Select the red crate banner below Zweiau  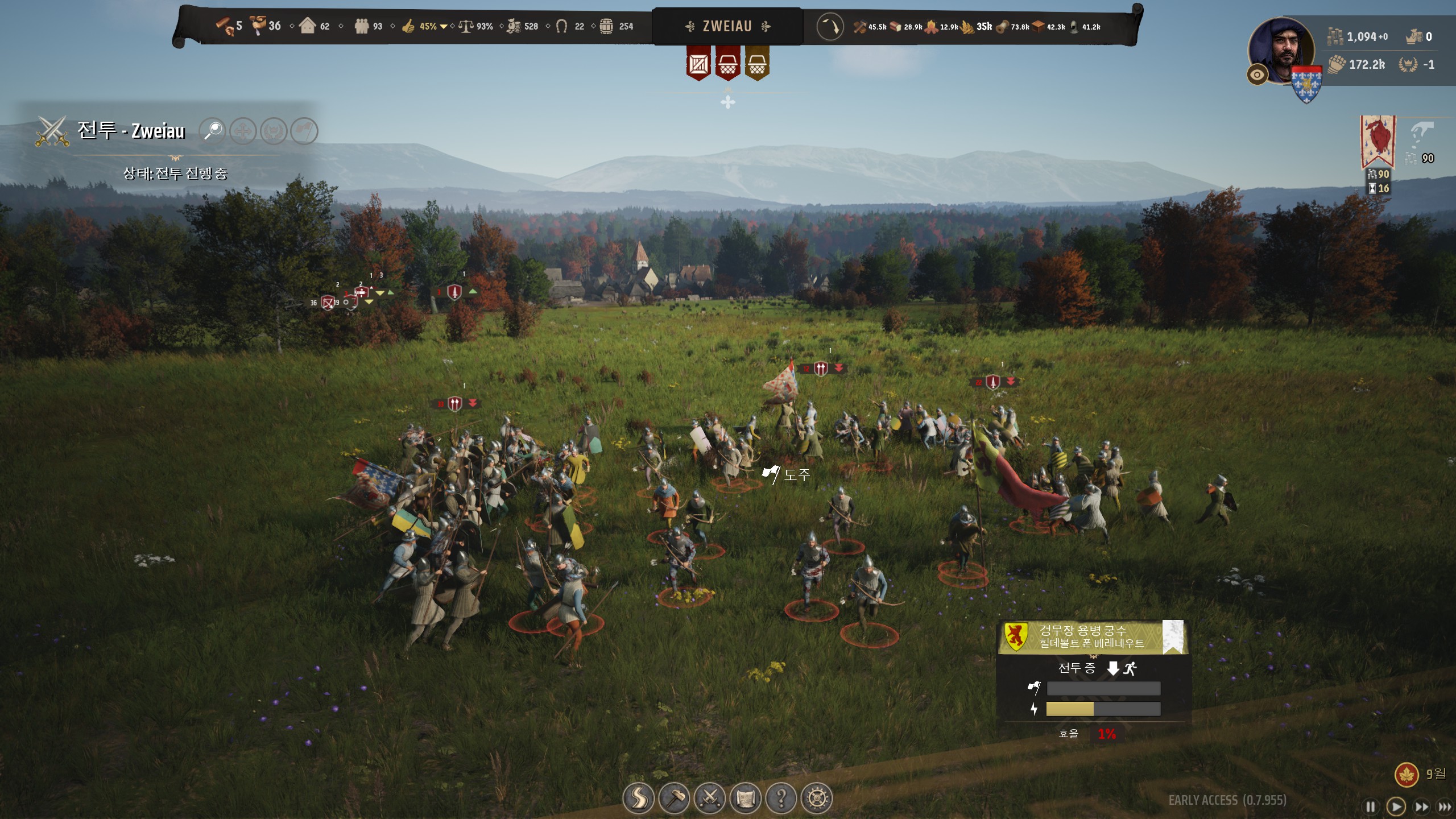[x=698, y=64]
